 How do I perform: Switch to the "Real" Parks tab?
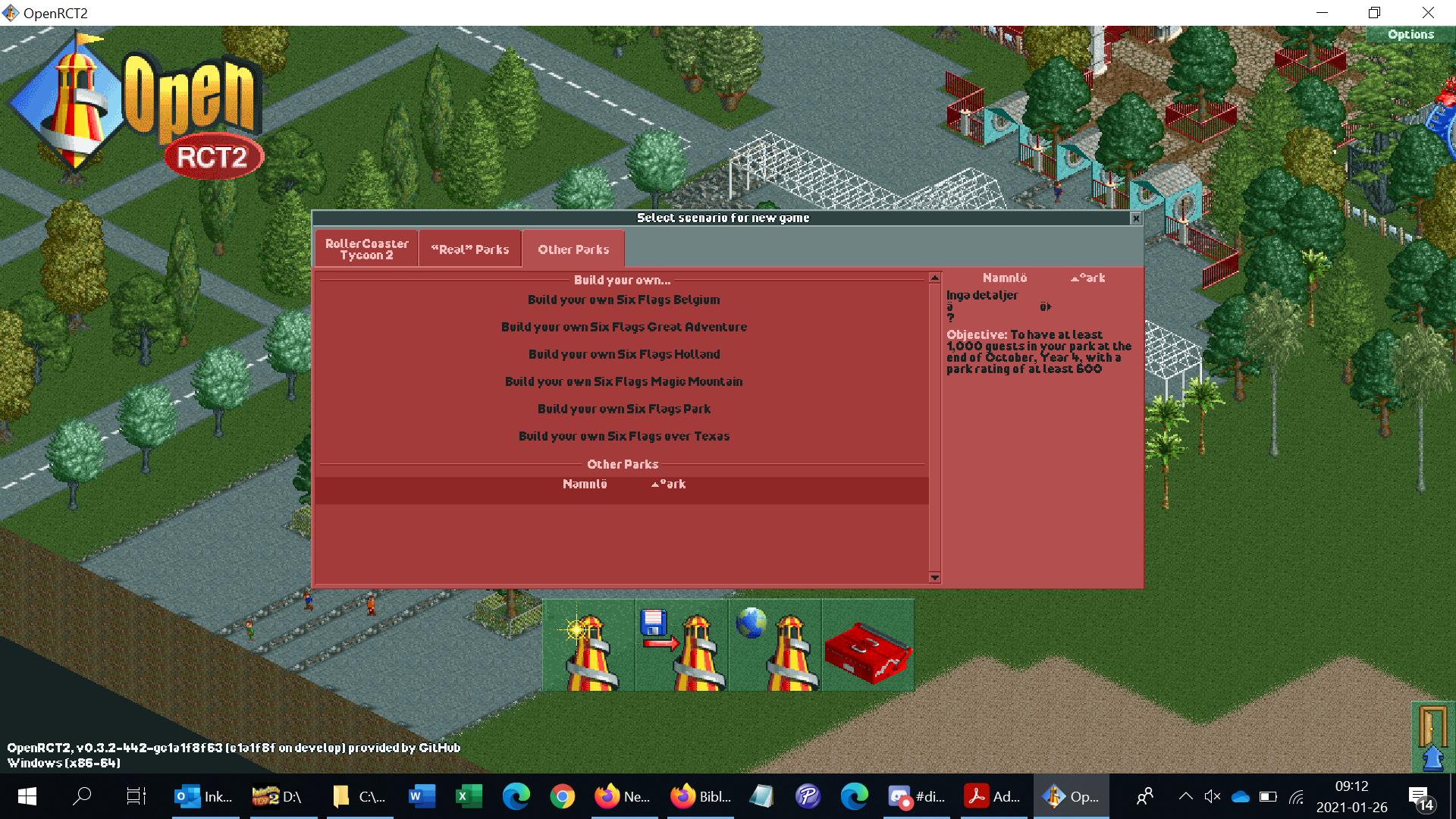tap(469, 248)
